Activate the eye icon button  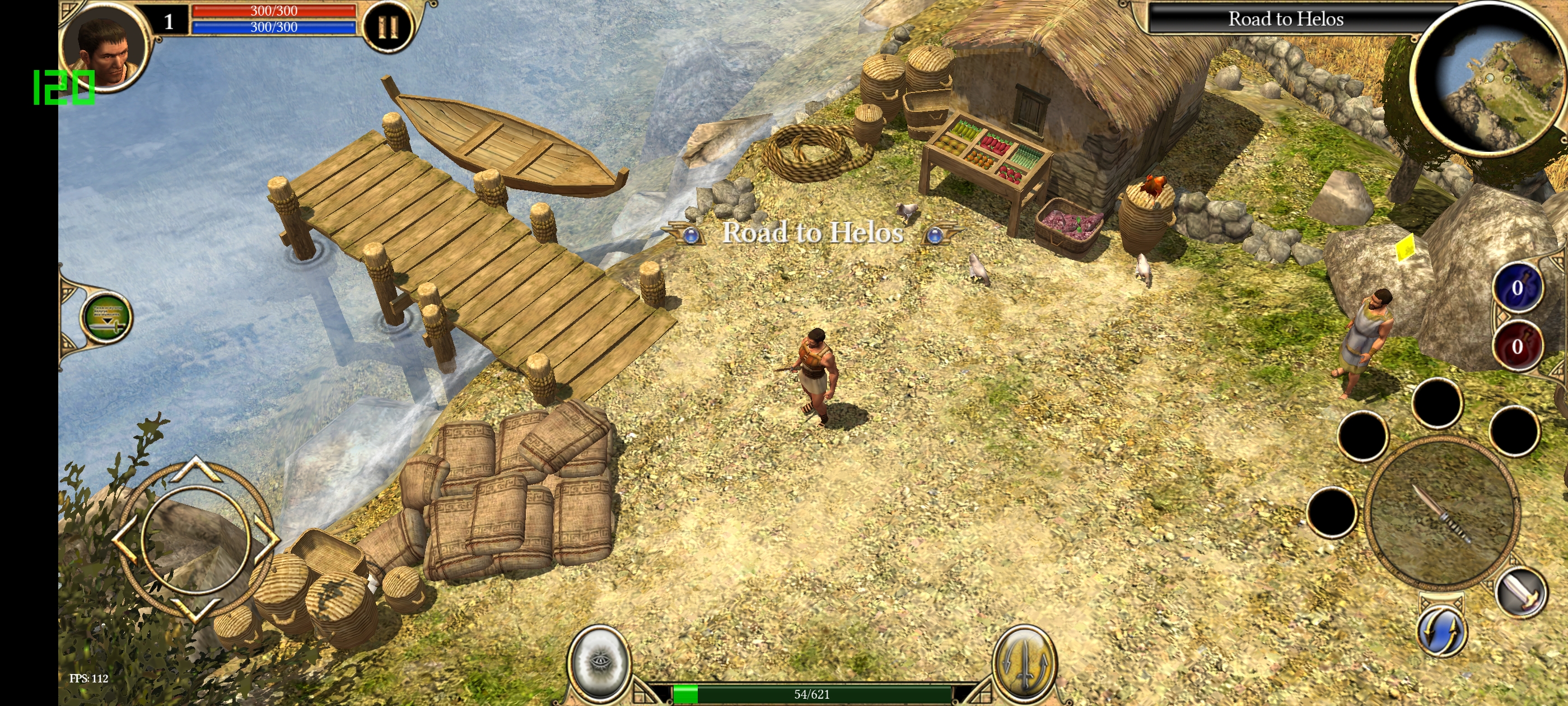point(599,662)
